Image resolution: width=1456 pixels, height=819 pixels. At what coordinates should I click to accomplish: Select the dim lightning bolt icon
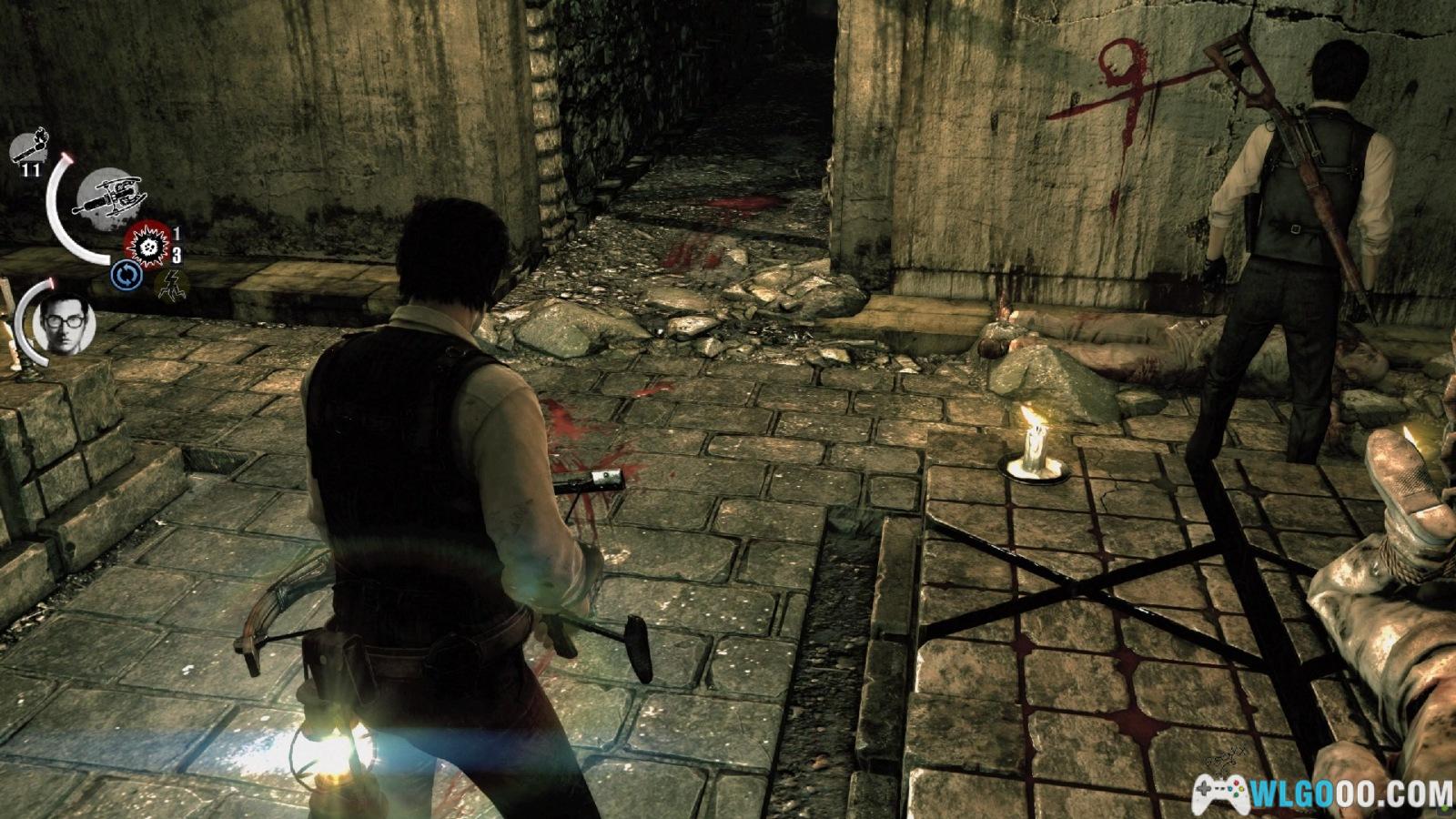[171, 285]
